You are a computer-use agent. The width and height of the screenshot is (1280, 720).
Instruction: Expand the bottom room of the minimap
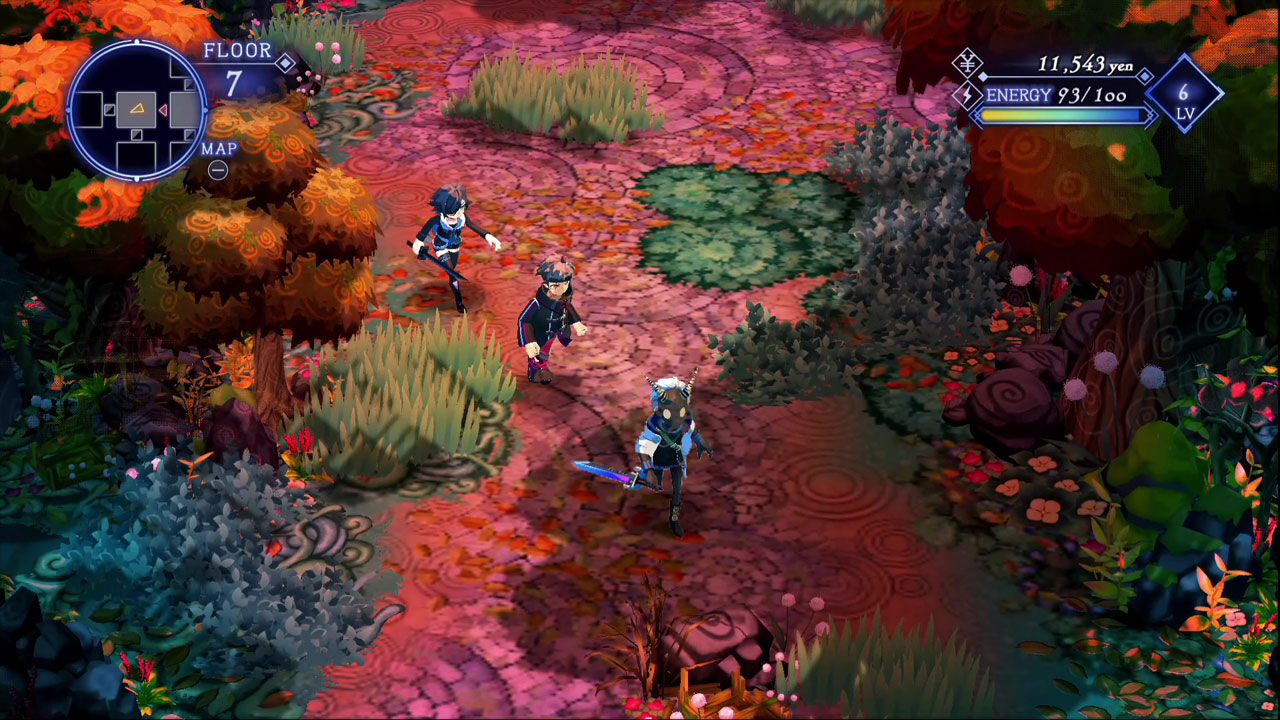[137, 156]
